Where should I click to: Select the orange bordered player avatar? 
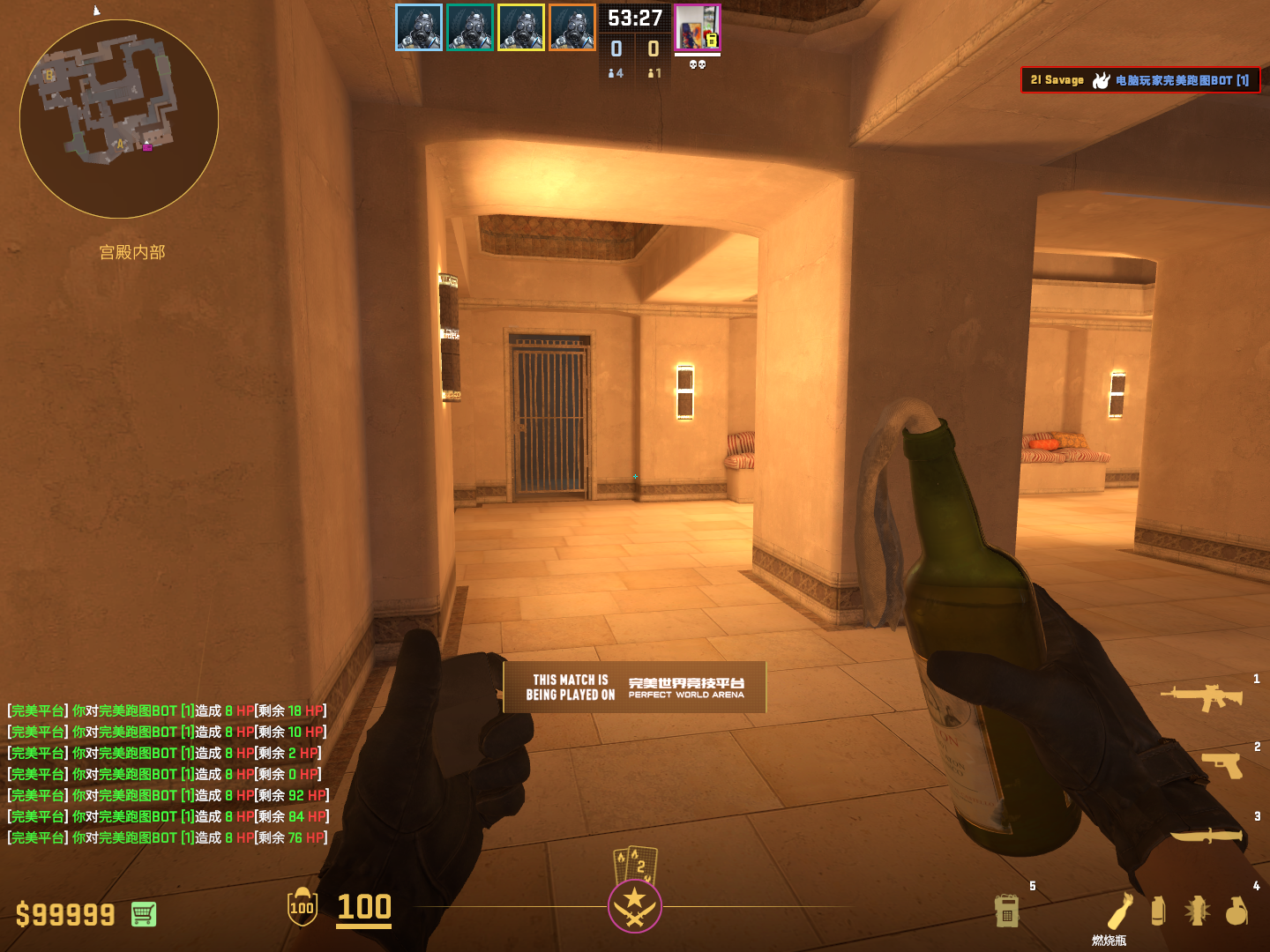(572, 27)
